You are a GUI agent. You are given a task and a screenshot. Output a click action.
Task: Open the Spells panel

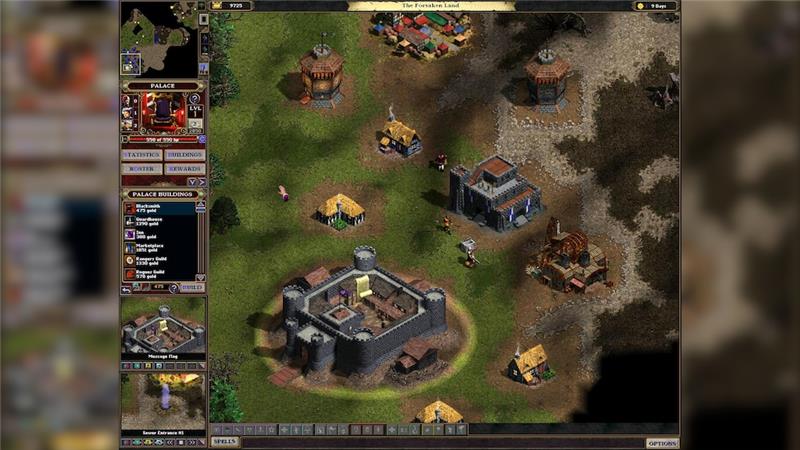point(224,441)
